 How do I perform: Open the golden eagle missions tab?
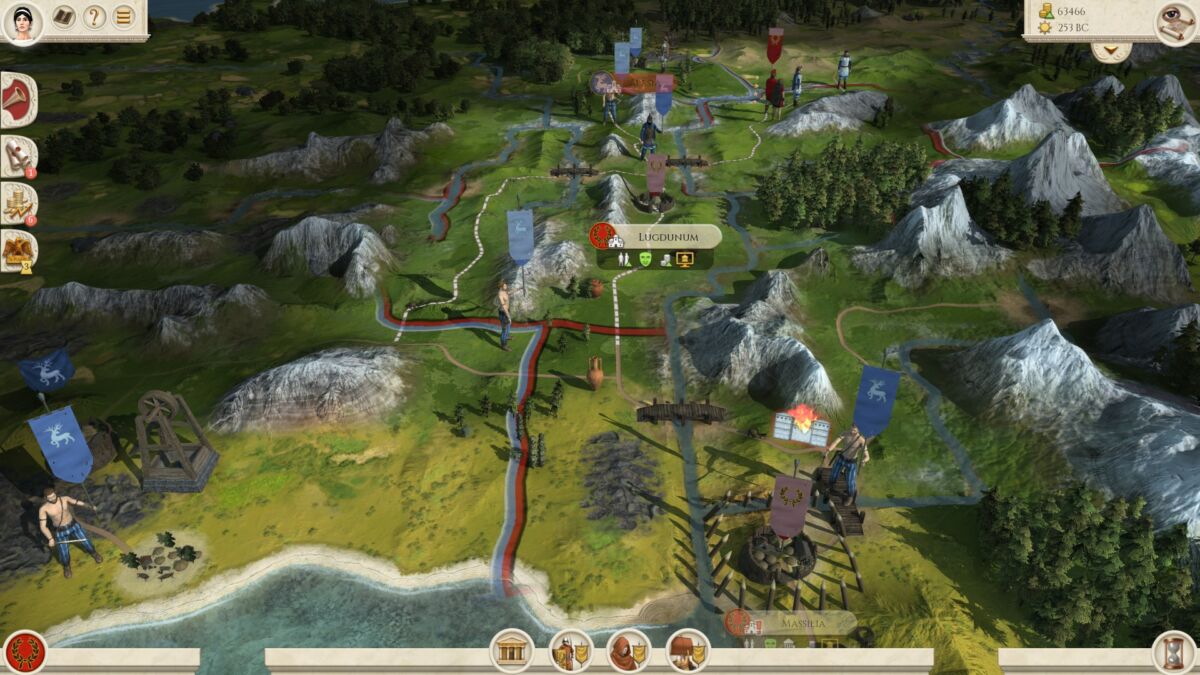tap(18, 250)
